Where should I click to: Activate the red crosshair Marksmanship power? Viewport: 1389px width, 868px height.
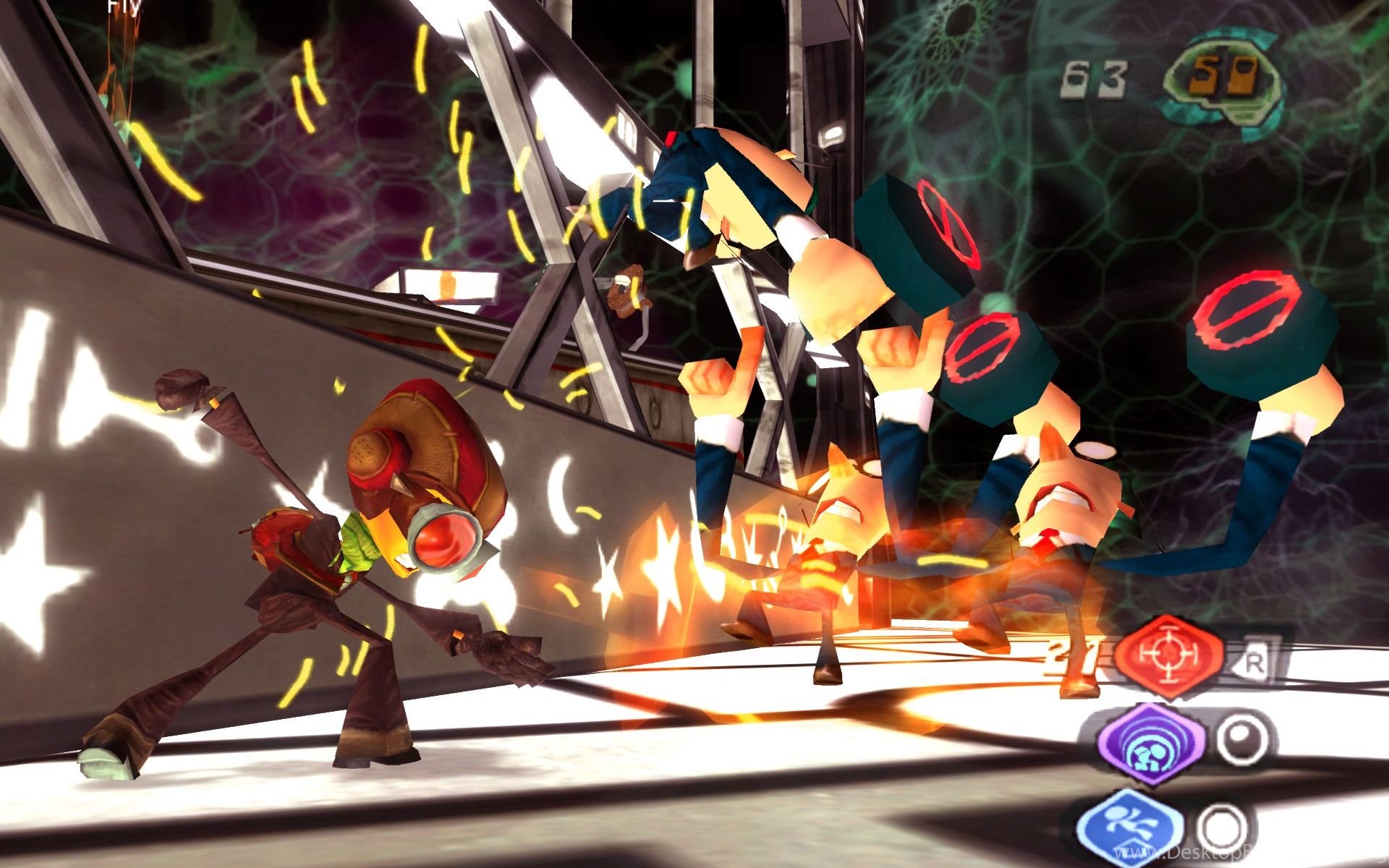point(1168,655)
